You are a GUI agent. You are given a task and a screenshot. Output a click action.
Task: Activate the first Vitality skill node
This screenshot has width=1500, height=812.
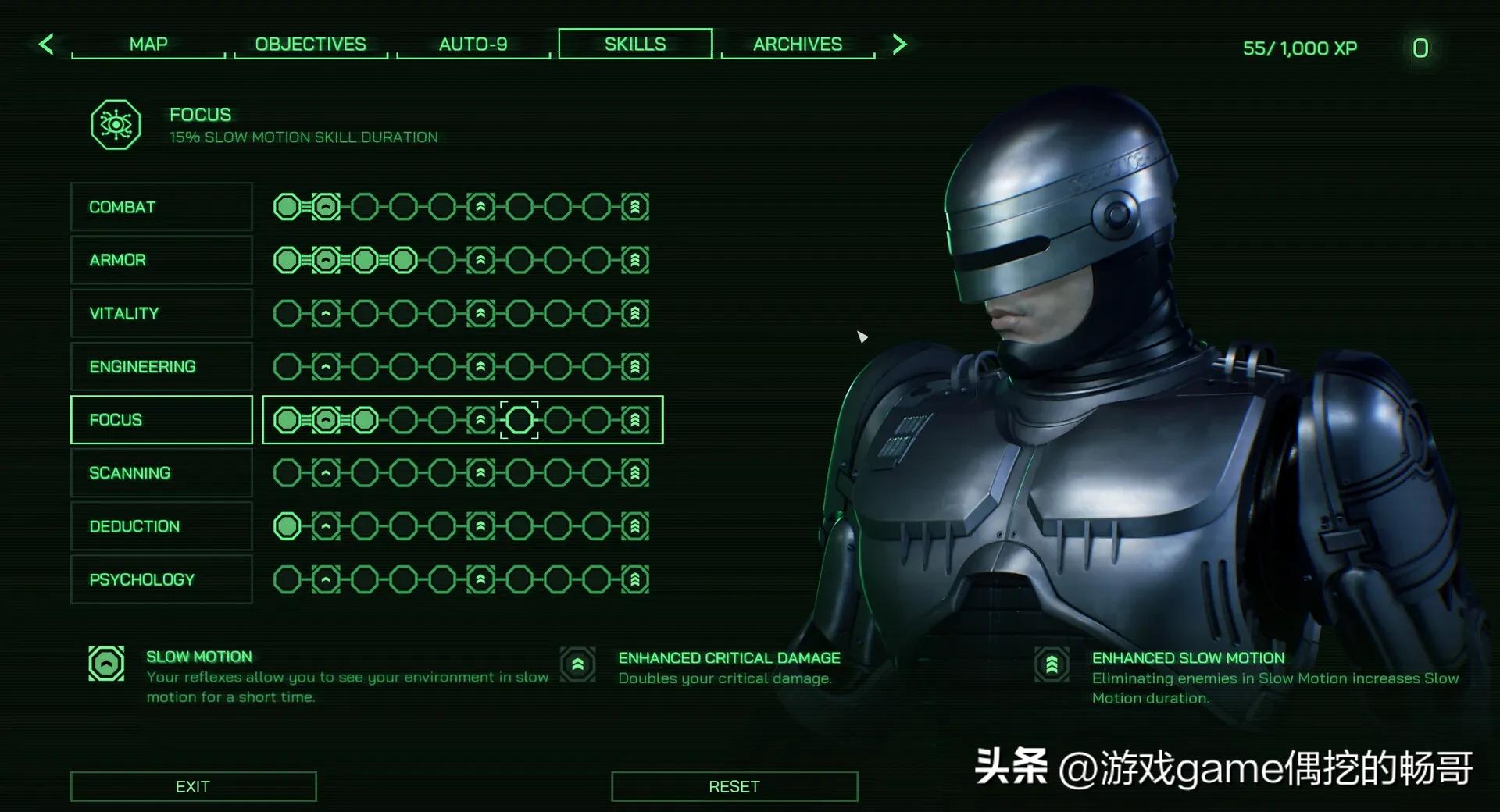pyautogui.click(x=287, y=313)
